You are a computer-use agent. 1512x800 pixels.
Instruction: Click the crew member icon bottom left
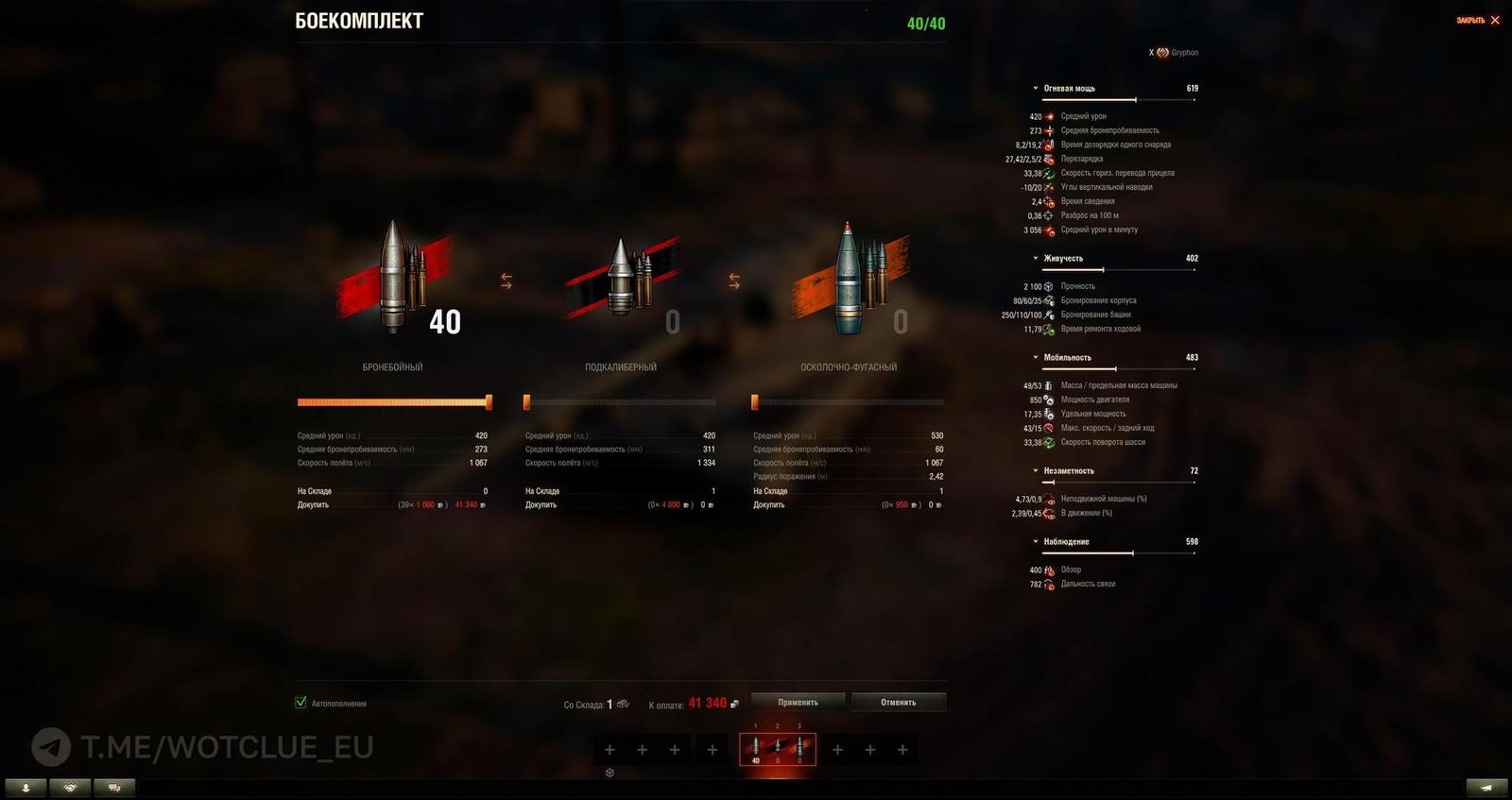click(26, 786)
